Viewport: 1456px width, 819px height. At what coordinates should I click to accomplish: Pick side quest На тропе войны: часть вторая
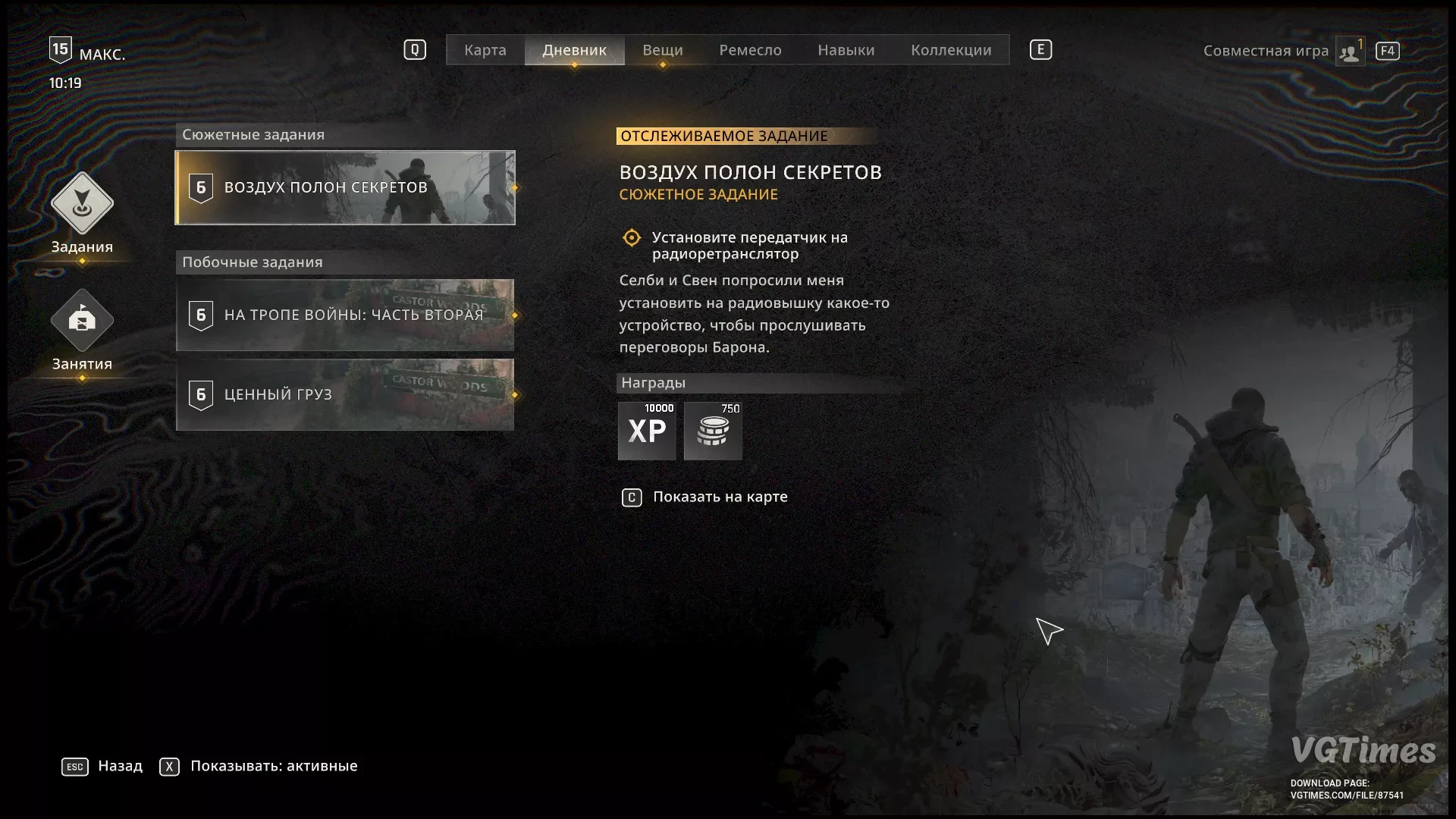coord(345,315)
